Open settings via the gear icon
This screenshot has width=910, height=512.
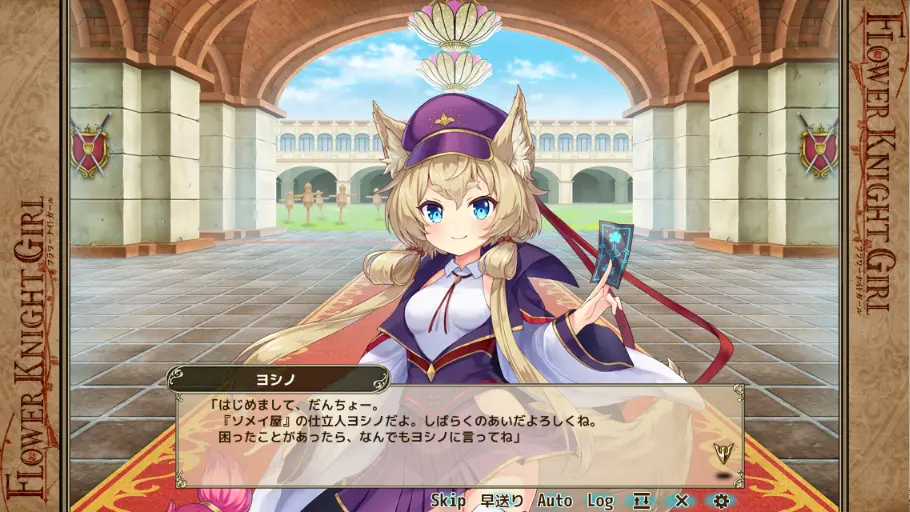tap(721, 500)
